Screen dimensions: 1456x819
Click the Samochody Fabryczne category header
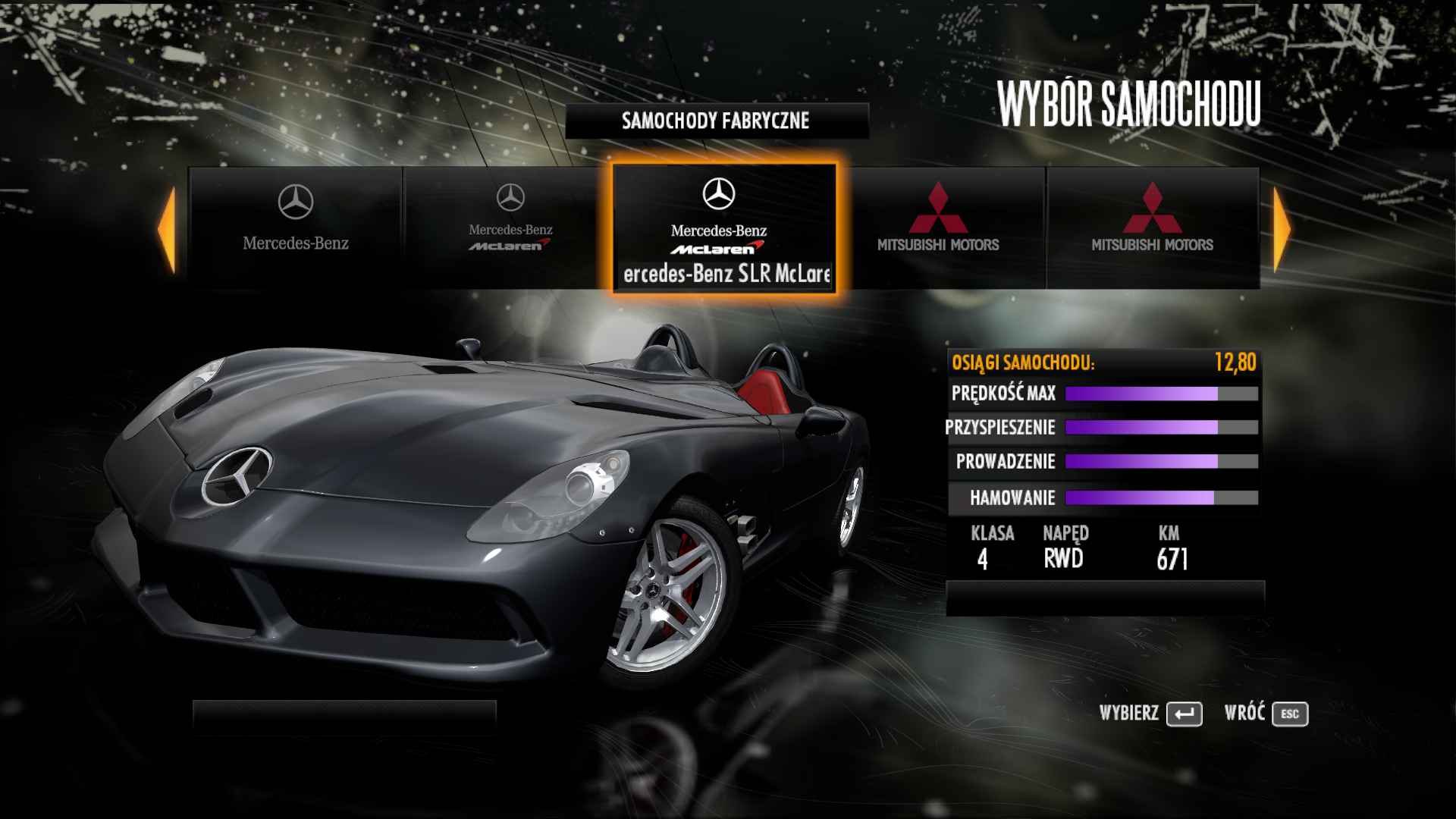(x=716, y=121)
